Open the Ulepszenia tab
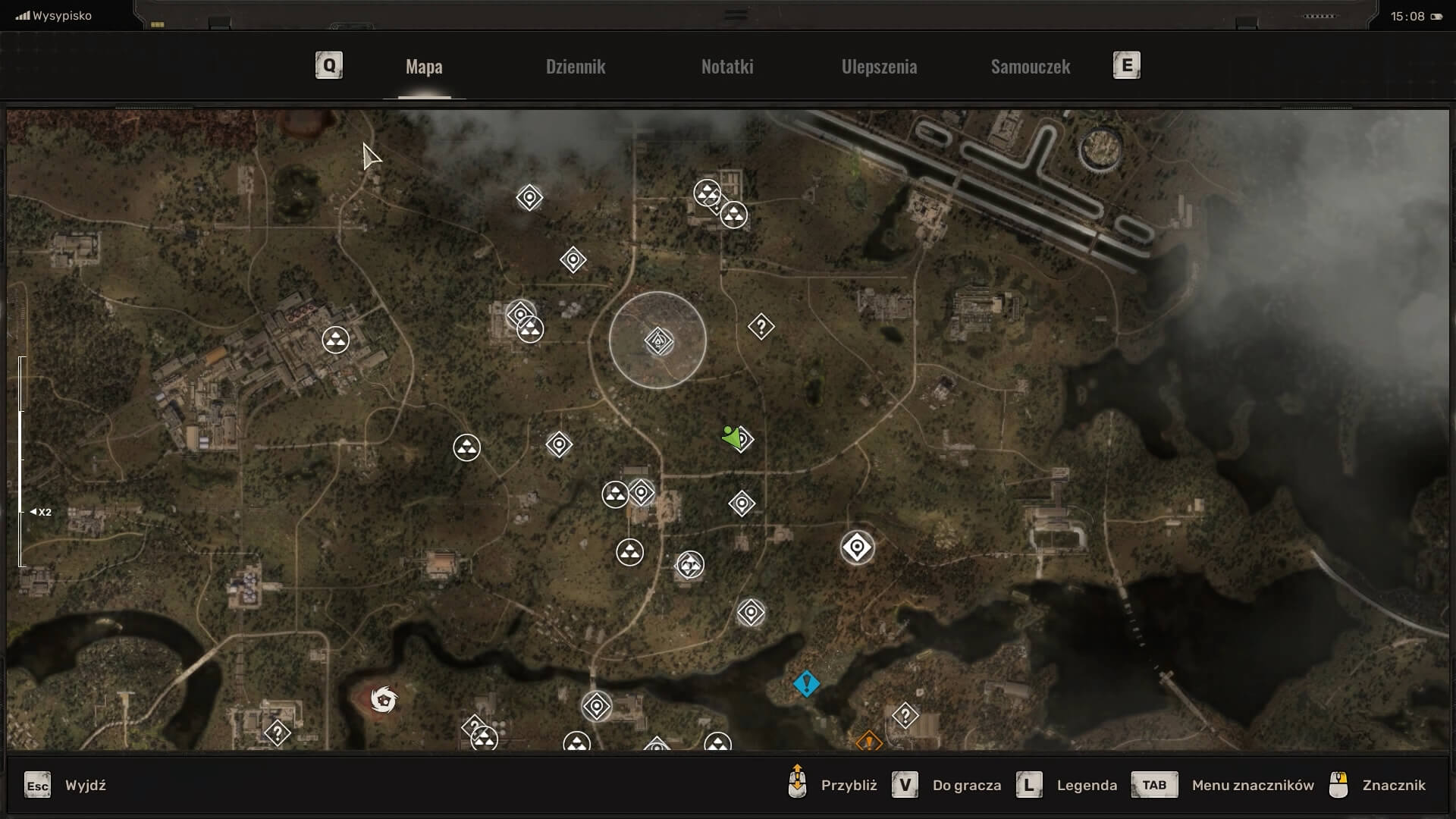The width and height of the screenshot is (1456, 819). (x=878, y=67)
